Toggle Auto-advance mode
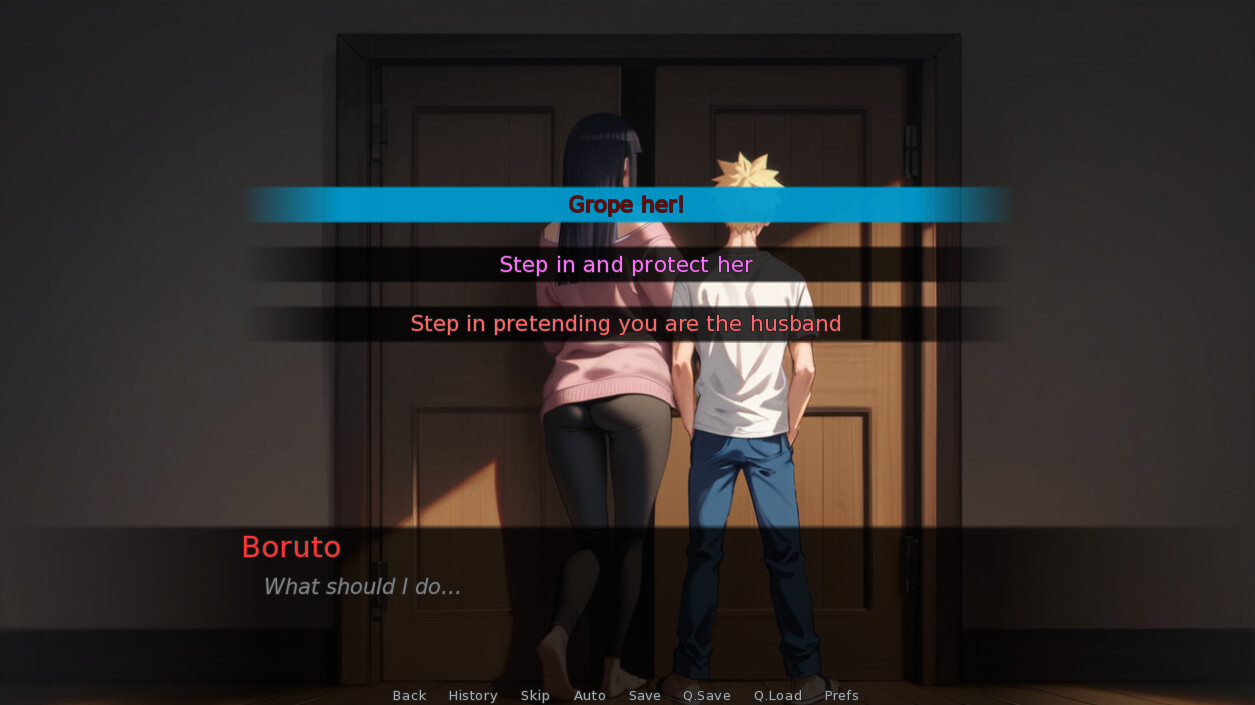This screenshot has height=705, width=1255. [590, 695]
